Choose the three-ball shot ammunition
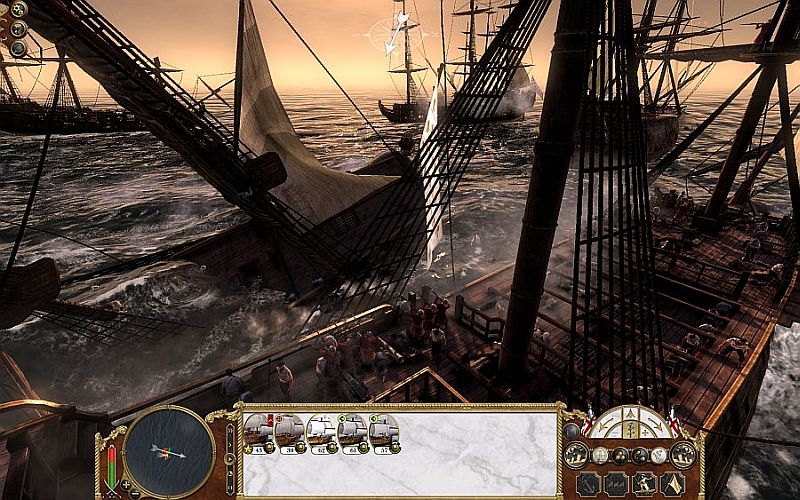The height and width of the screenshot is (500, 800). (621, 455)
